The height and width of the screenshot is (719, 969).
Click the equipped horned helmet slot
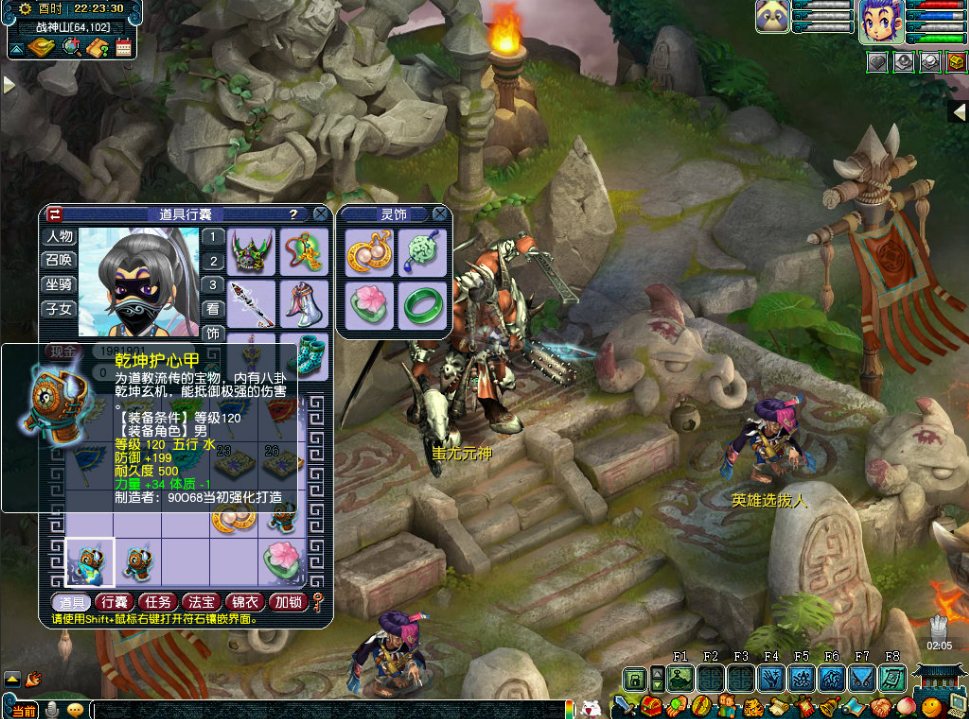tap(252, 252)
